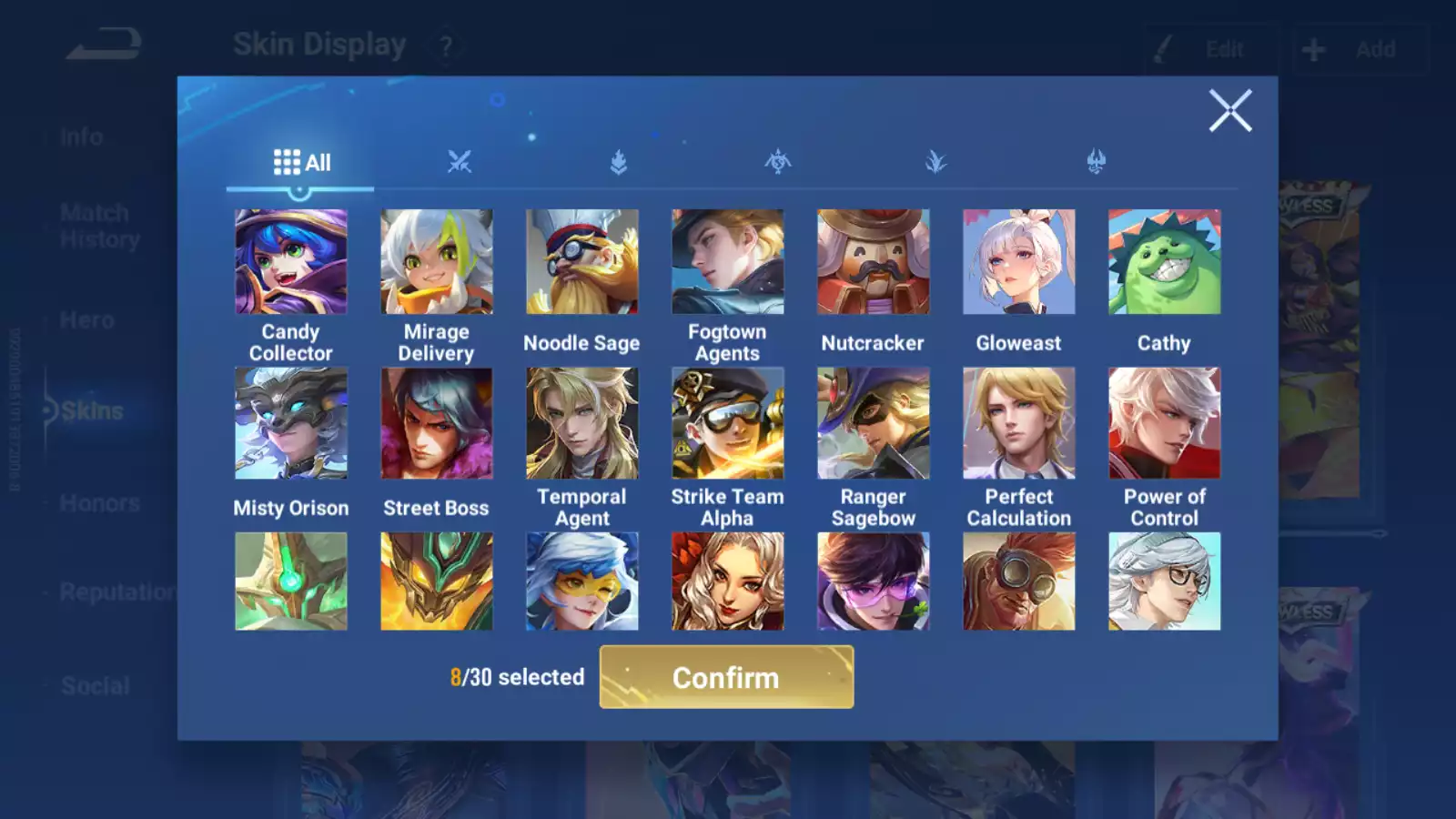Pick the Noodle Sage skin
This screenshot has width=1456, height=819.
click(582, 262)
